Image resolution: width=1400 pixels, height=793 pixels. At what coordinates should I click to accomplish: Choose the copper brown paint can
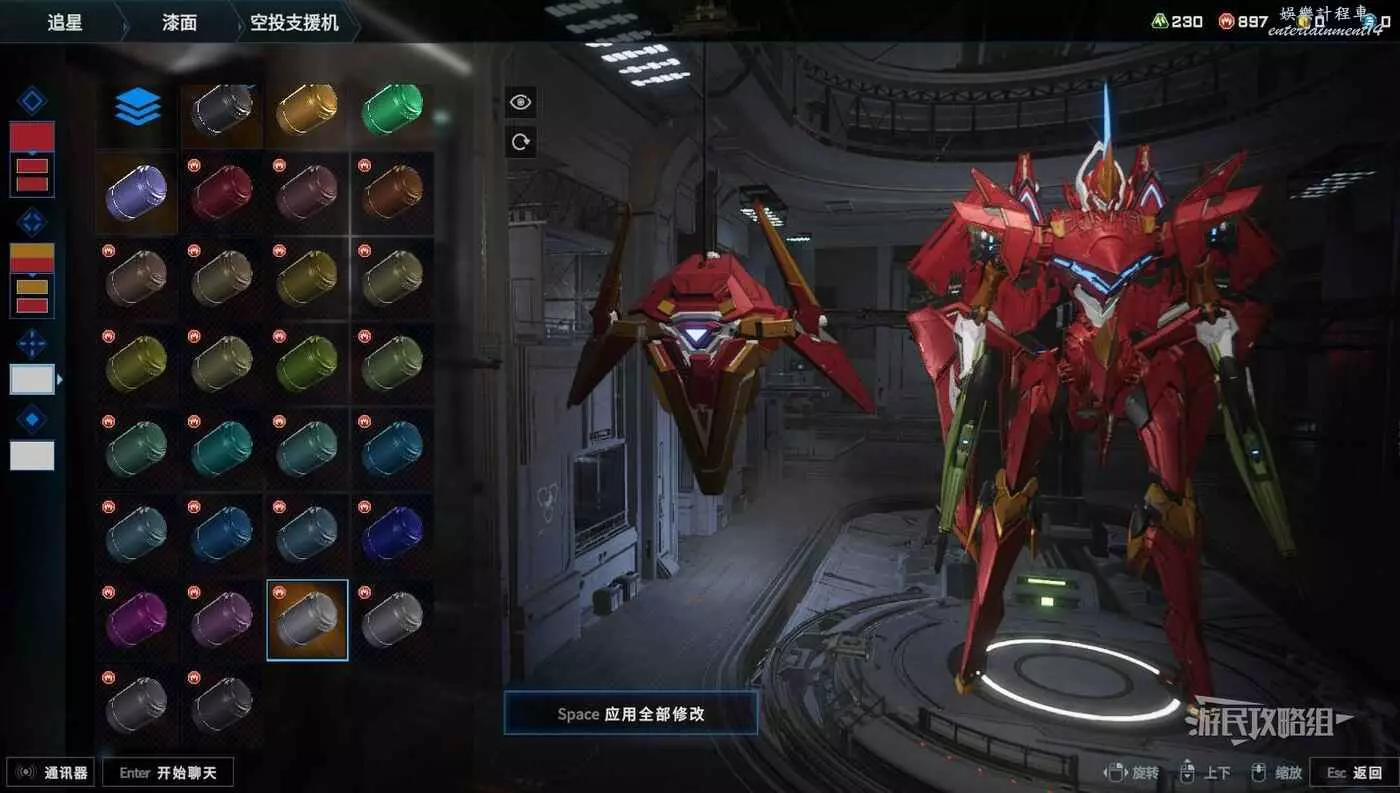point(392,192)
